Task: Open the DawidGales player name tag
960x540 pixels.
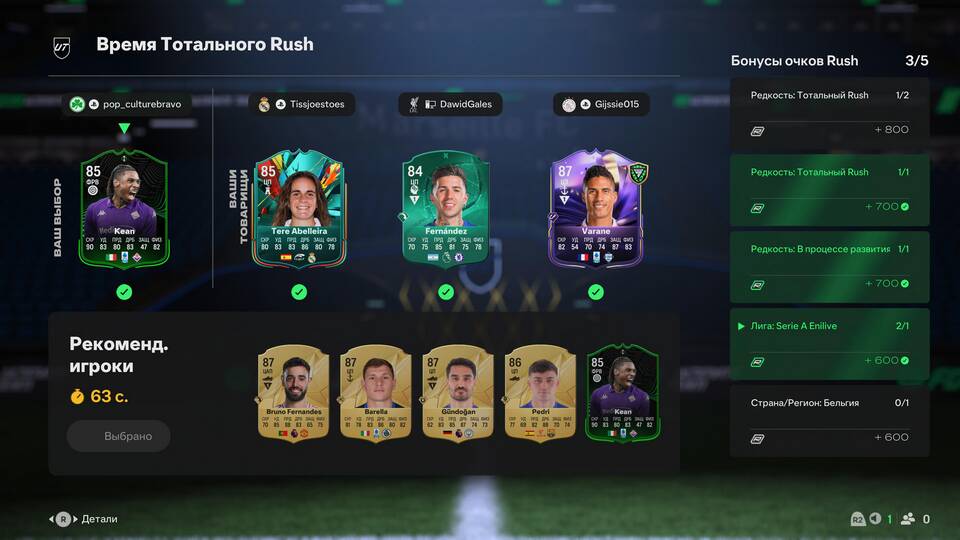Action: pyautogui.click(x=450, y=104)
